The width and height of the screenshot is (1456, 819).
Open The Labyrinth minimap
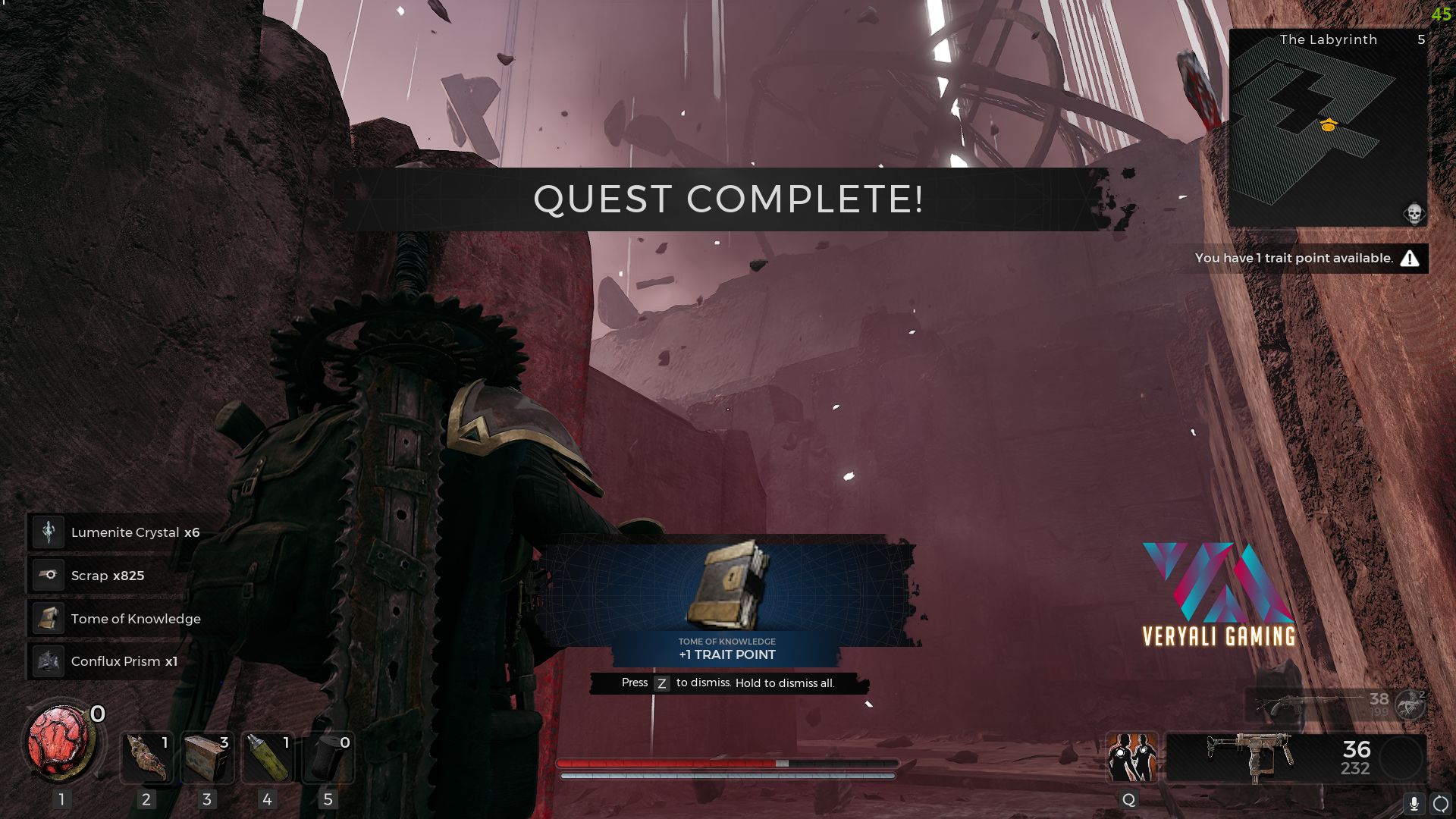click(x=1328, y=127)
